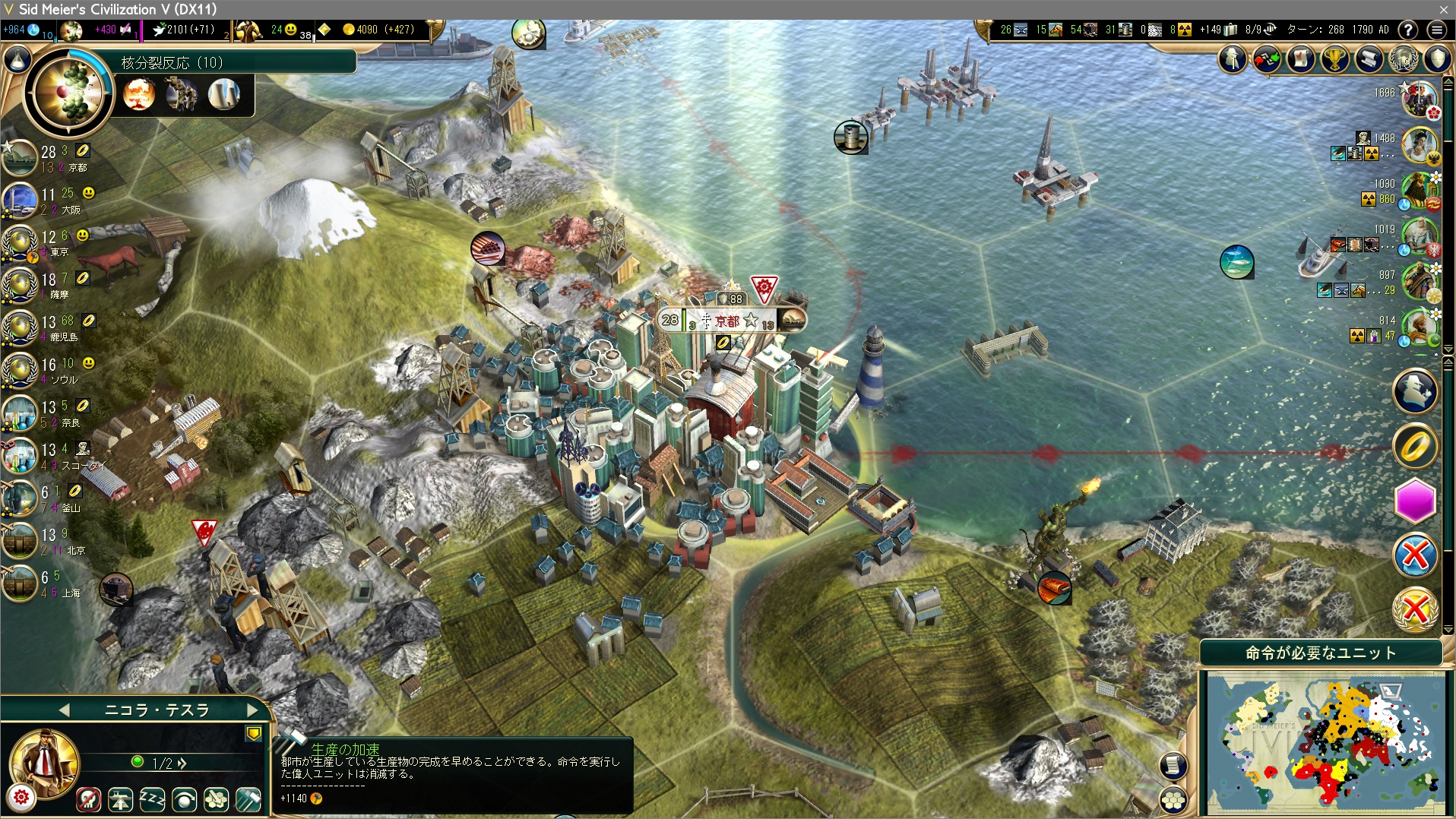The image size is (1456, 819).
Task: Choose the disband unit skull action
Action: [89, 798]
